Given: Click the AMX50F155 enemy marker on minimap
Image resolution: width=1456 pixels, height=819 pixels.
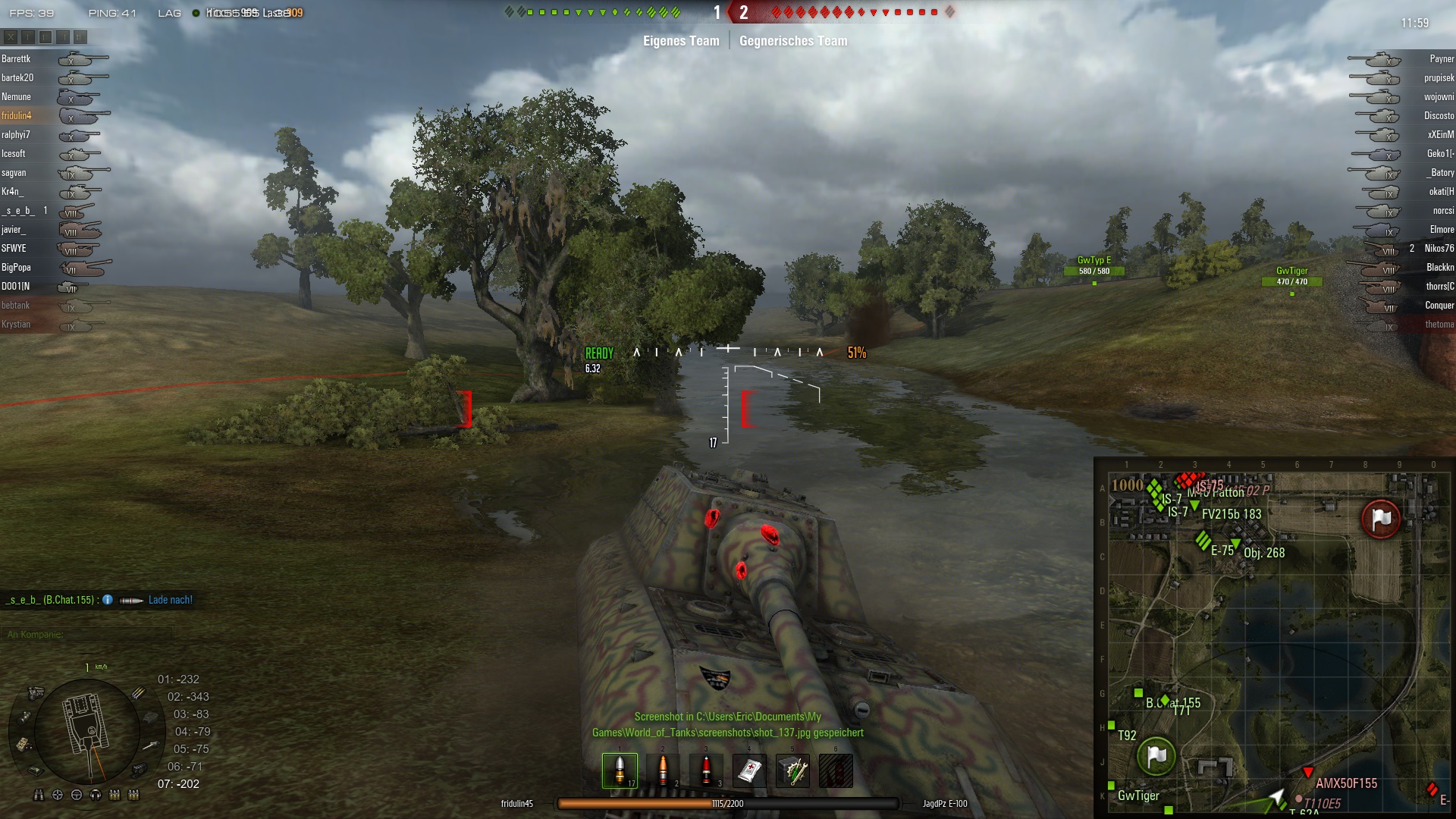Looking at the screenshot, I should point(1308,773).
